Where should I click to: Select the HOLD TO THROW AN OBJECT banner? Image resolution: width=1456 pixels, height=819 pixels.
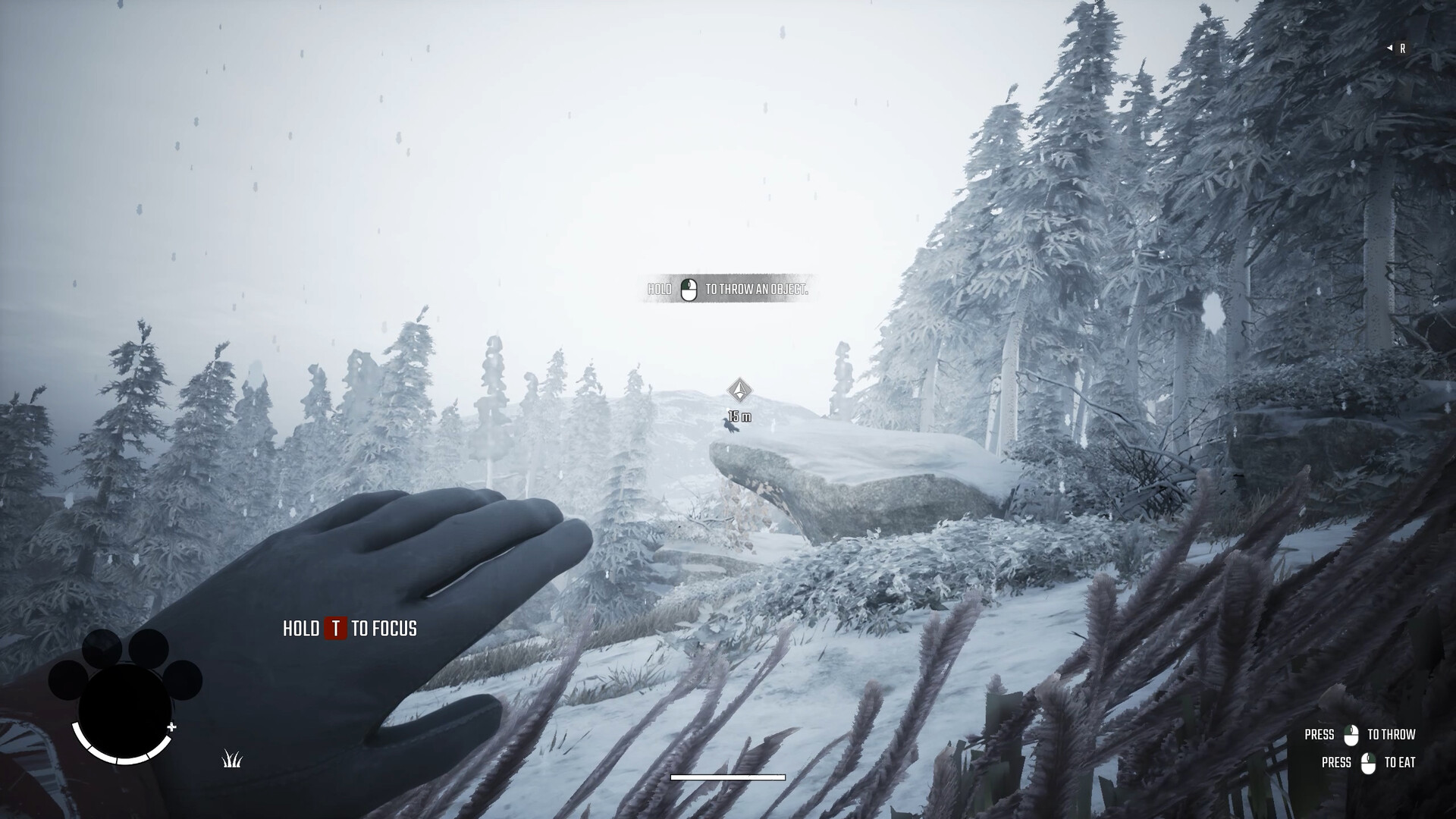pyautogui.click(x=725, y=290)
